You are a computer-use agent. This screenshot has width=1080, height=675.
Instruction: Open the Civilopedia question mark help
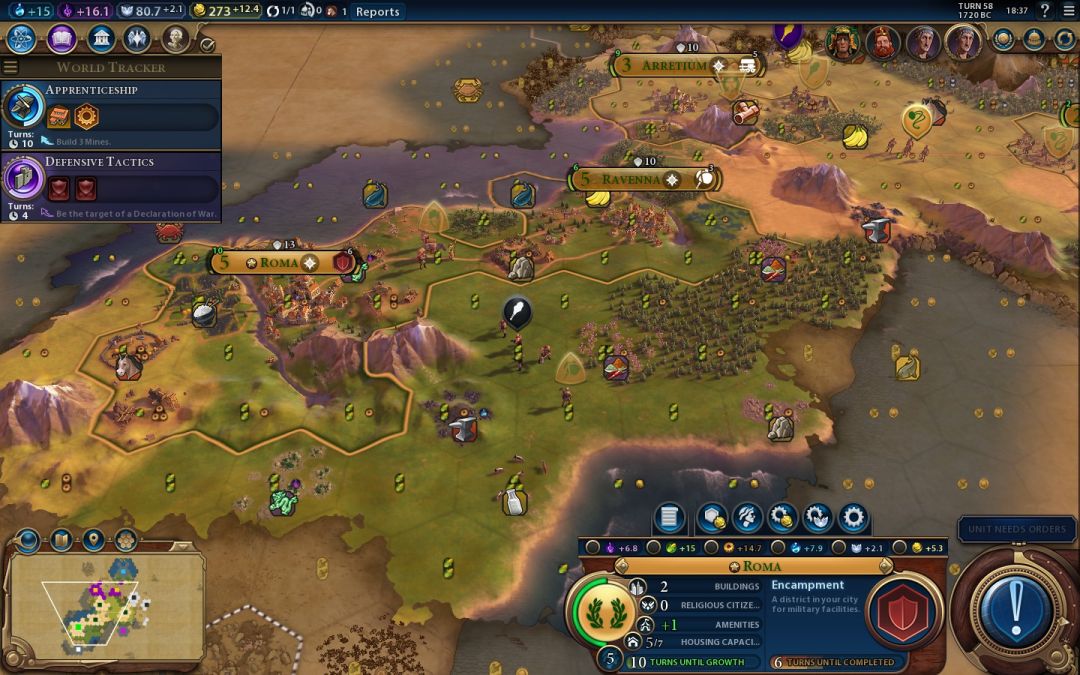(x=1044, y=11)
